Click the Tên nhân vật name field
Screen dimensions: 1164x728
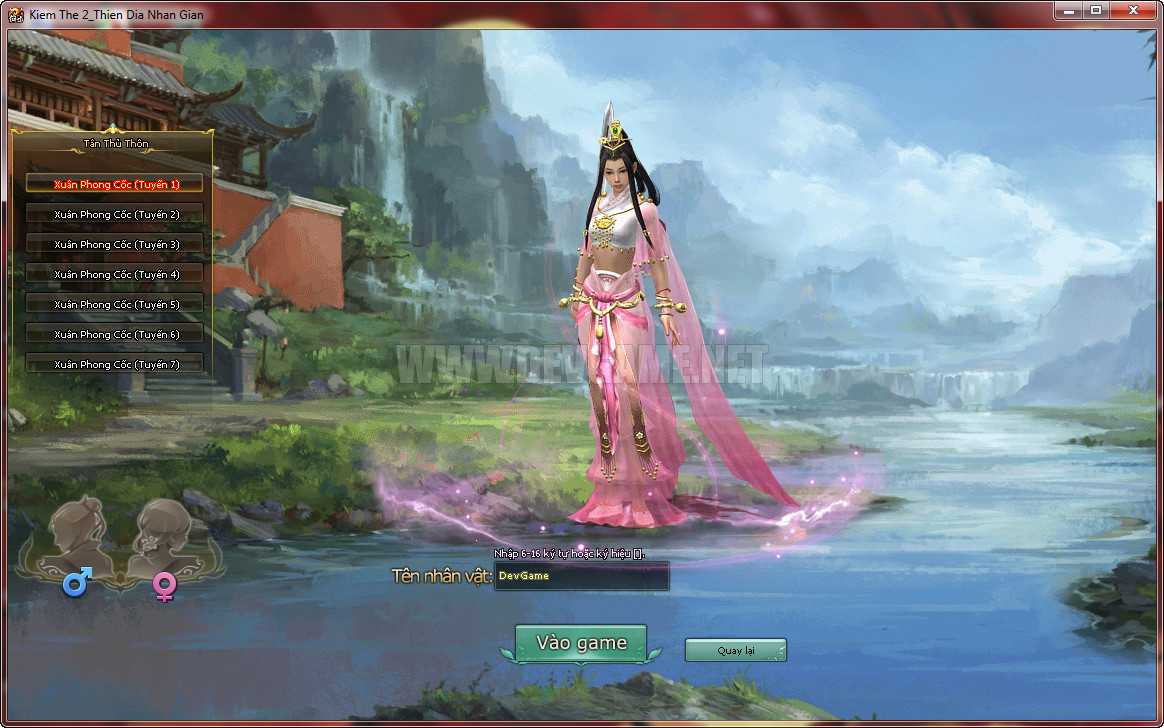point(582,576)
